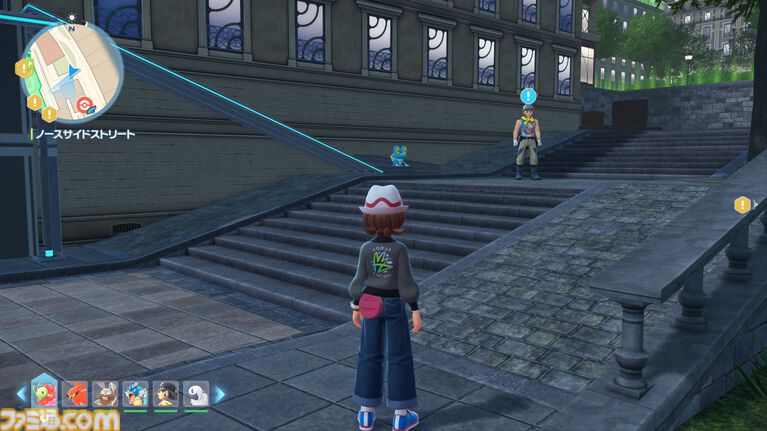Viewport: 767px width, 431px height.
Task: Switch to Gyarados in the party bar
Action: (136, 394)
